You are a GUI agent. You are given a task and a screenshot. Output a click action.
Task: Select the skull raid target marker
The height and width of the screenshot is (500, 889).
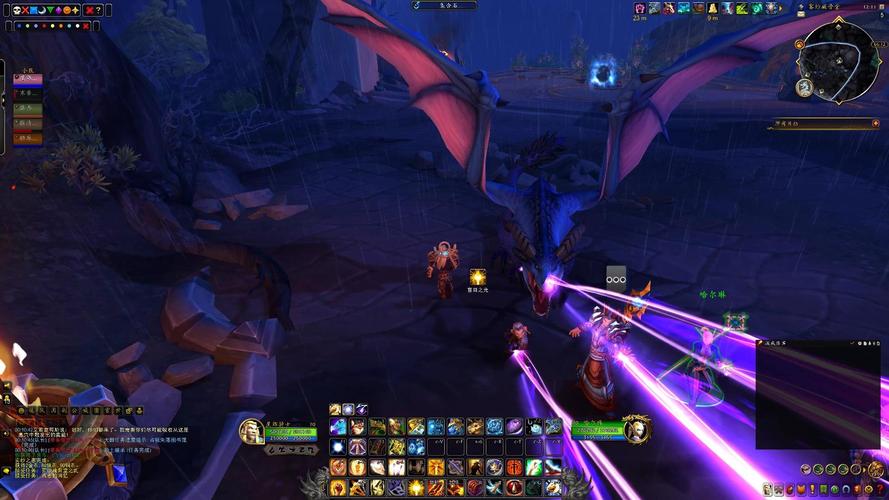(x=16, y=10)
